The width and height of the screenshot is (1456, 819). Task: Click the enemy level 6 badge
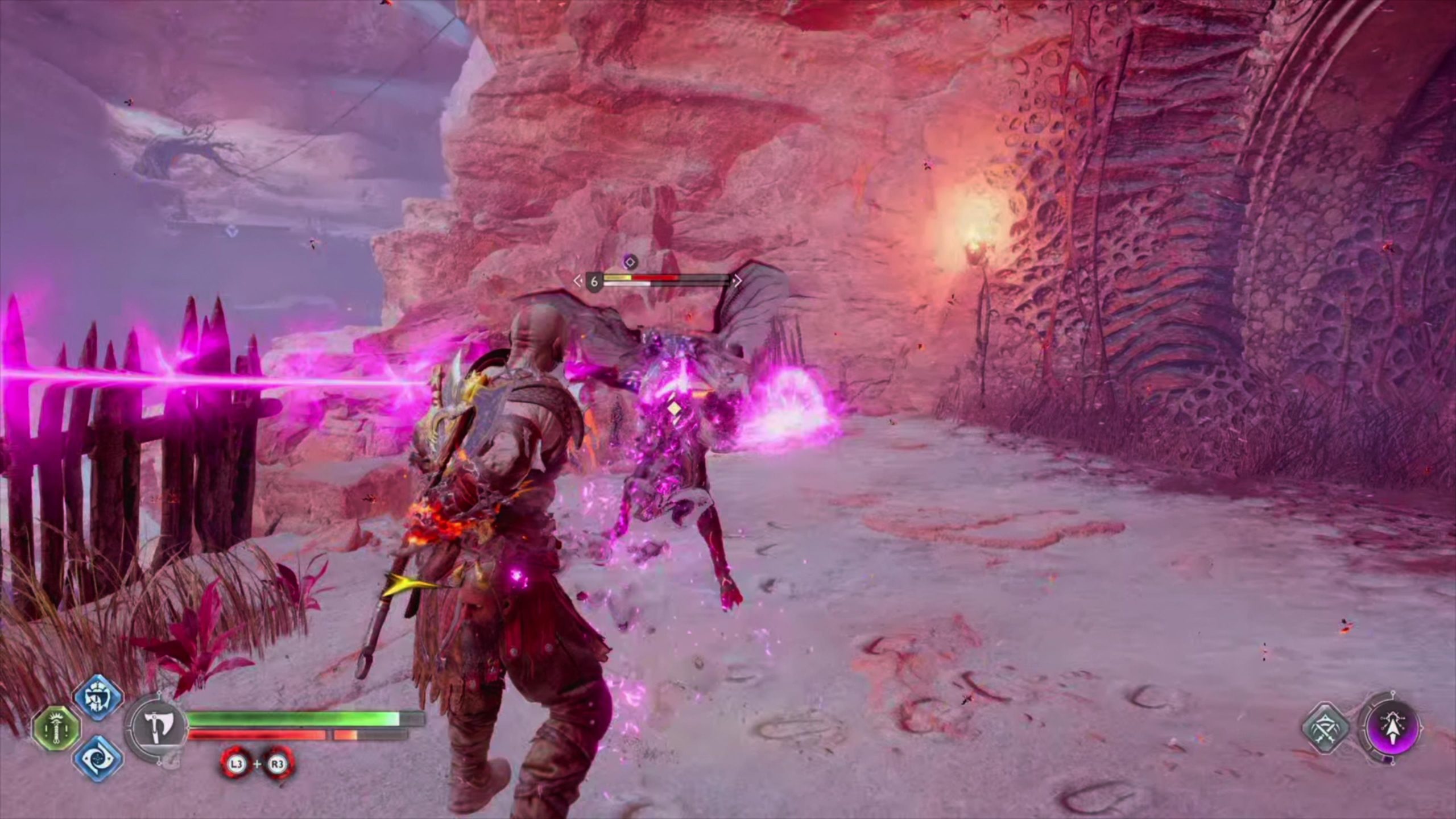click(594, 282)
